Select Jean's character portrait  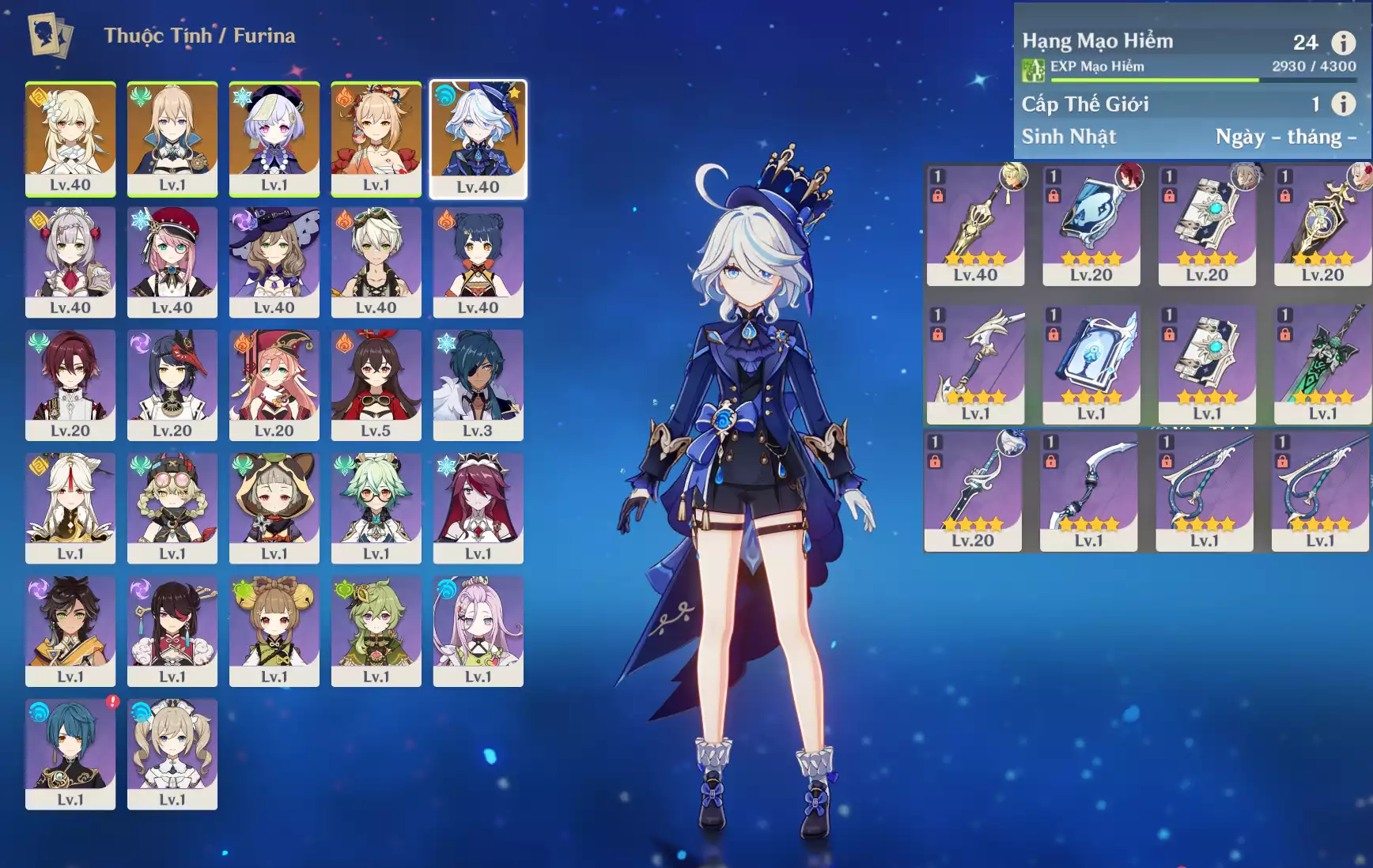tap(172, 138)
